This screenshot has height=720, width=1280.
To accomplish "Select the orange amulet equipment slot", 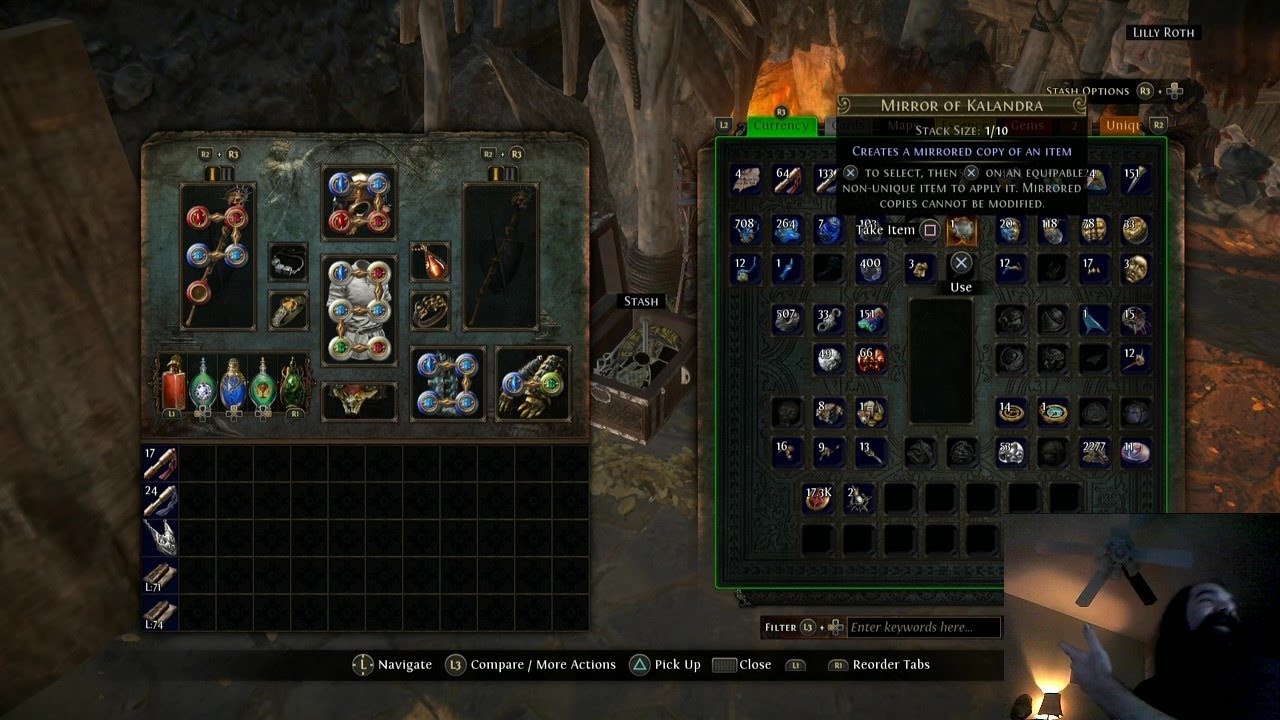I will coord(430,262).
